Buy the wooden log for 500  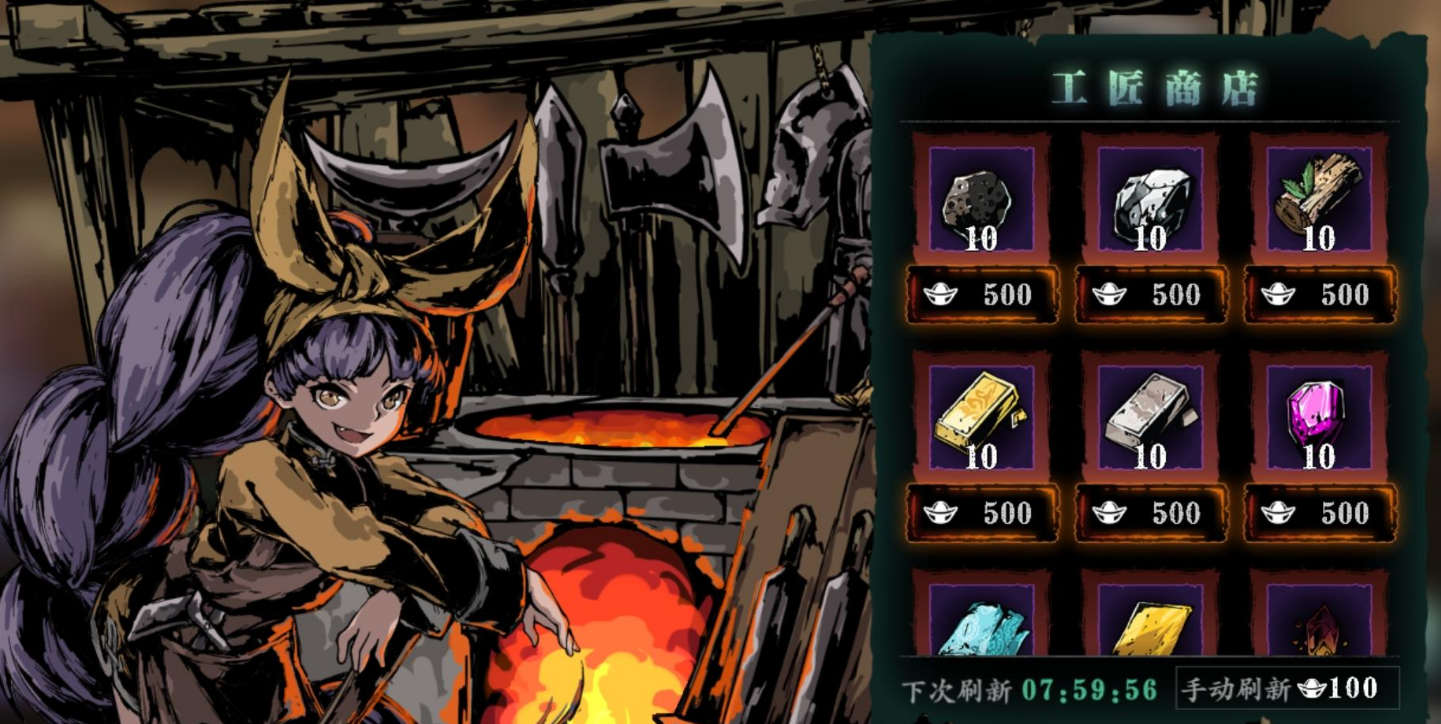pos(1320,295)
